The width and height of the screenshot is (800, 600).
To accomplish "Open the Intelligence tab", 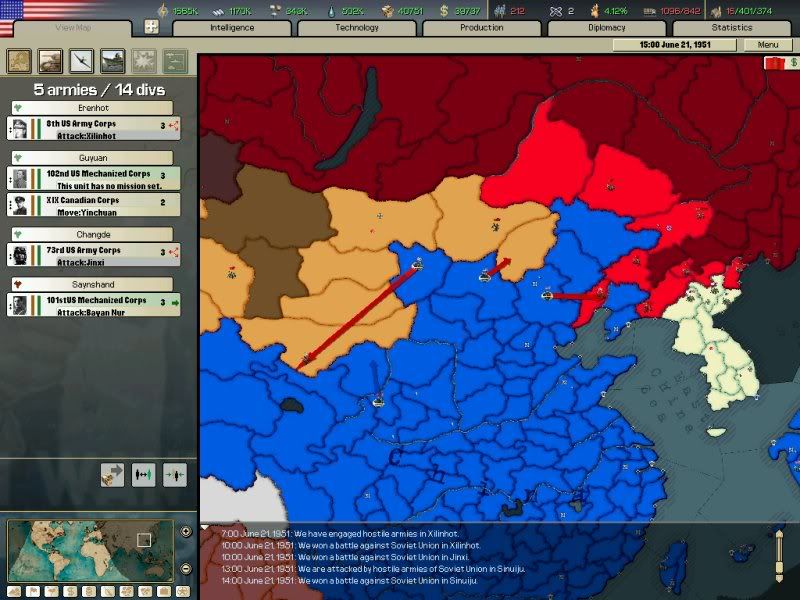I will pos(232,28).
